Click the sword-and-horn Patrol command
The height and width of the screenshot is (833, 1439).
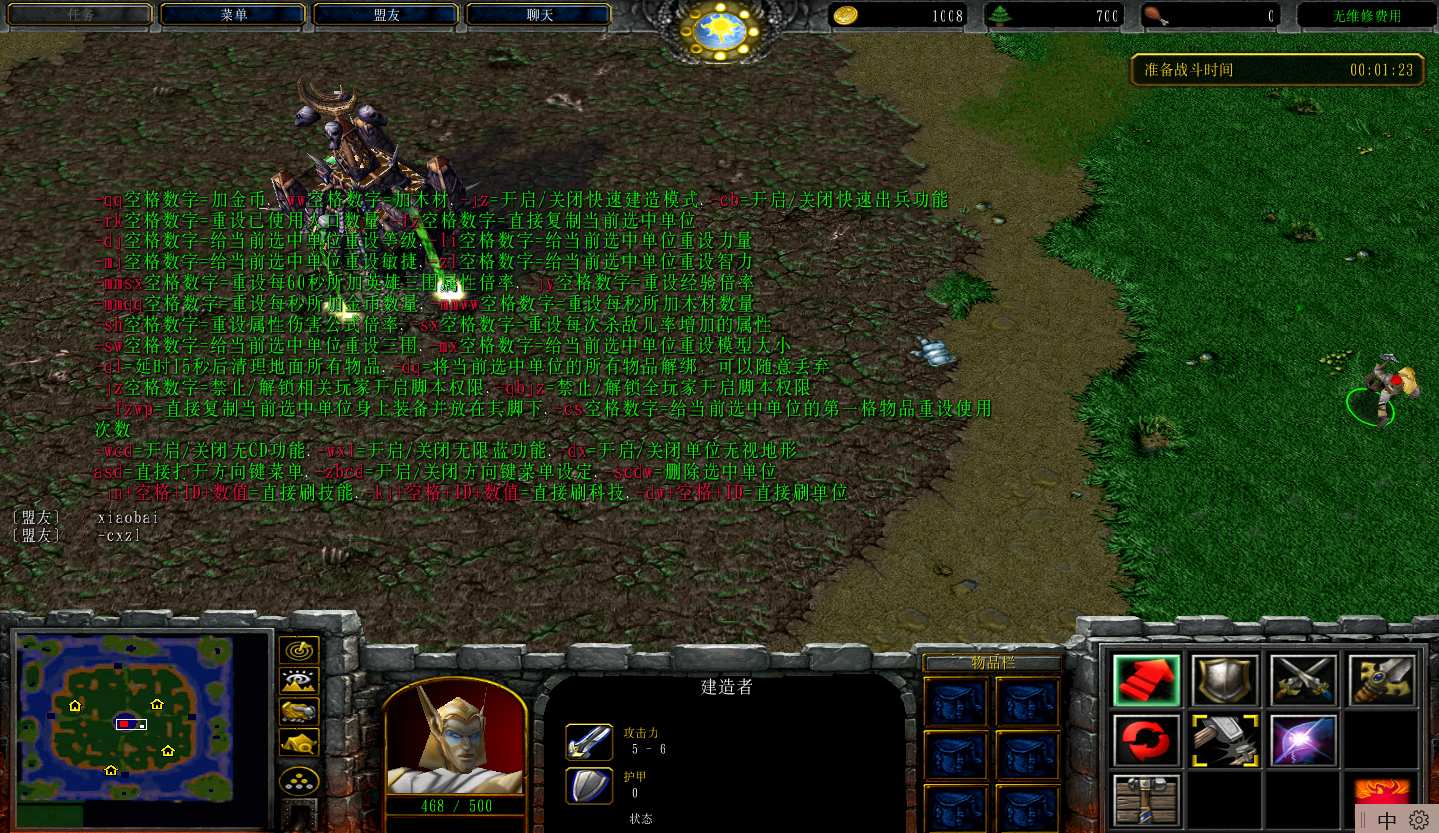coord(1381,681)
